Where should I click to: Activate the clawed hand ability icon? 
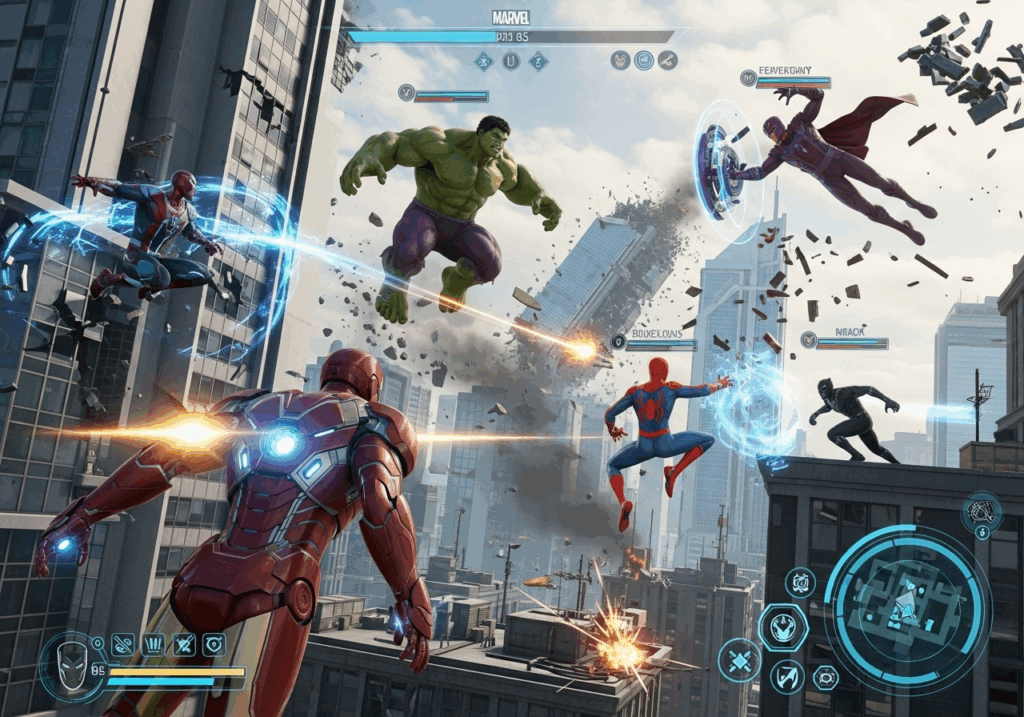[x=153, y=645]
